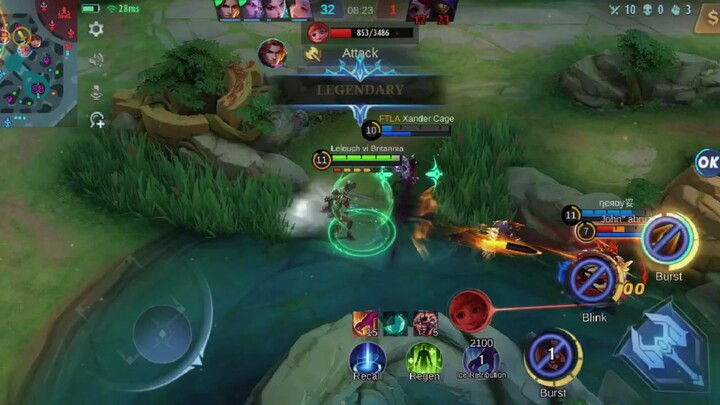The height and width of the screenshot is (405, 720).
Task: Tap the OK quick chat button
Action: click(708, 162)
